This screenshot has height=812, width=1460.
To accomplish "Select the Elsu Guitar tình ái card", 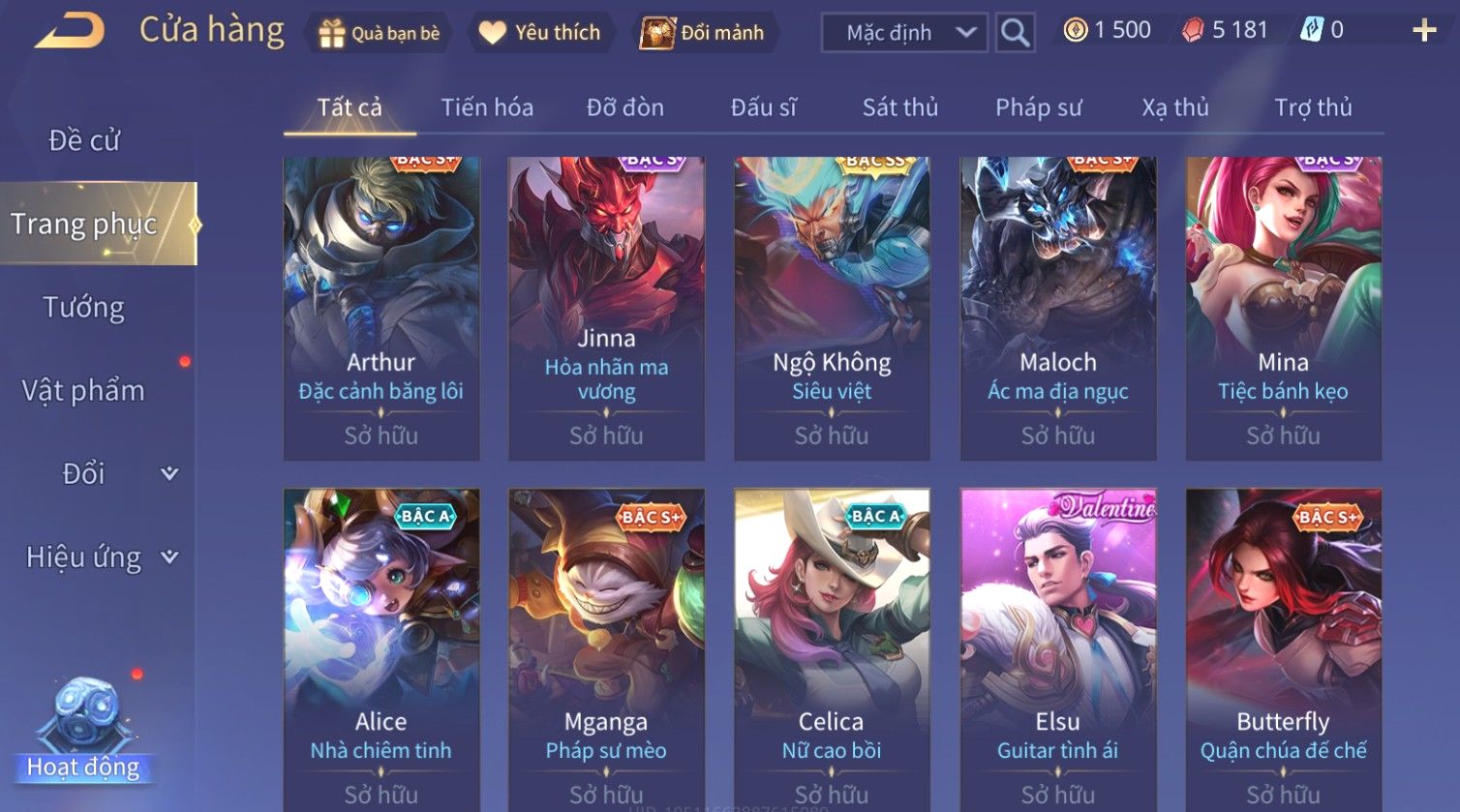I will 1057,648.
